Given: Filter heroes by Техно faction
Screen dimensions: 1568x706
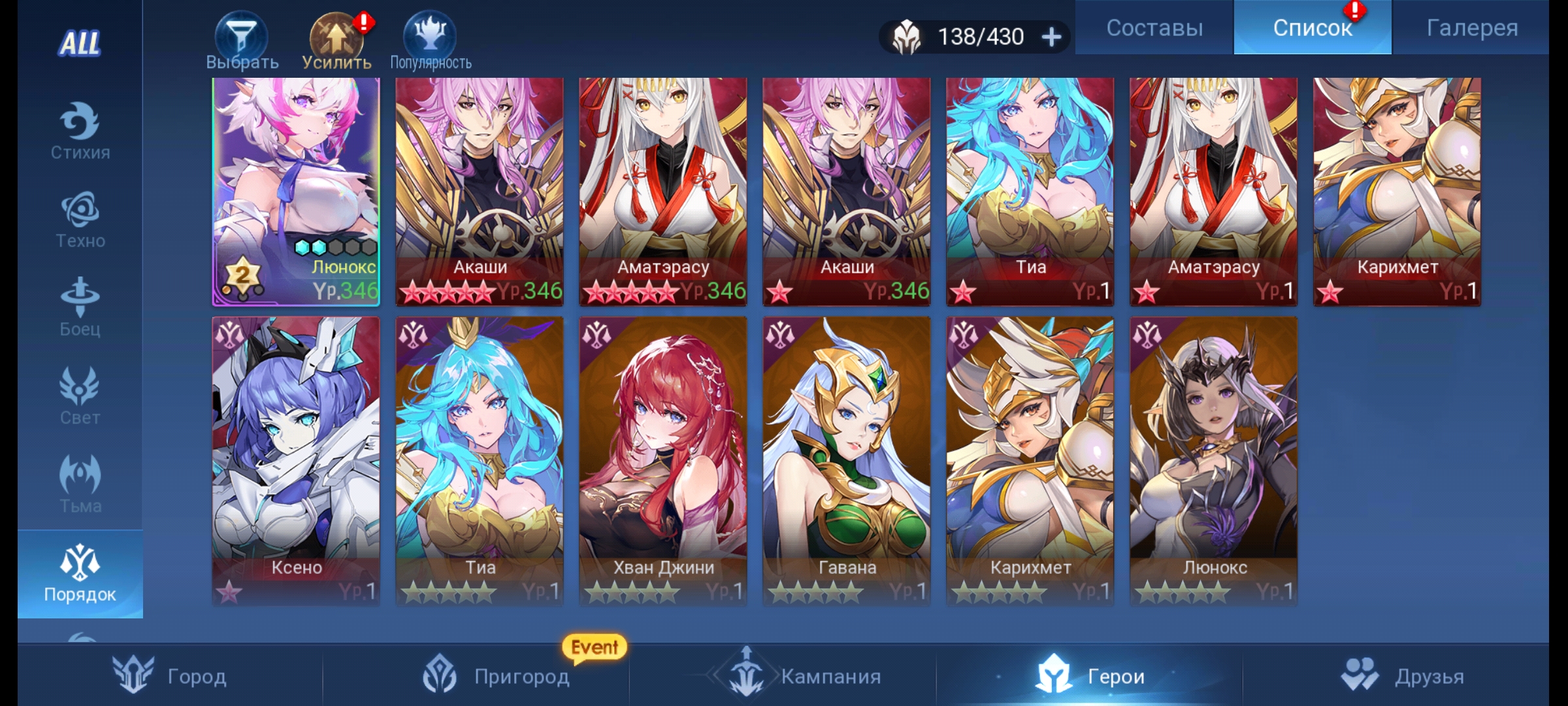Looking at the screenshot, I should [80, 219].
